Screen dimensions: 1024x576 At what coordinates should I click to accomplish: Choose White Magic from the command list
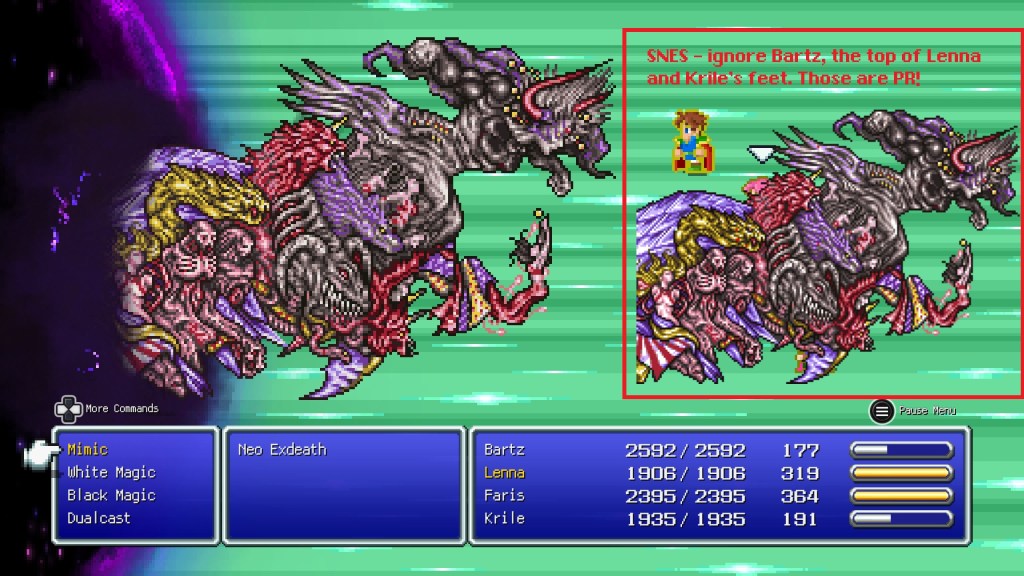pos(111,473)
